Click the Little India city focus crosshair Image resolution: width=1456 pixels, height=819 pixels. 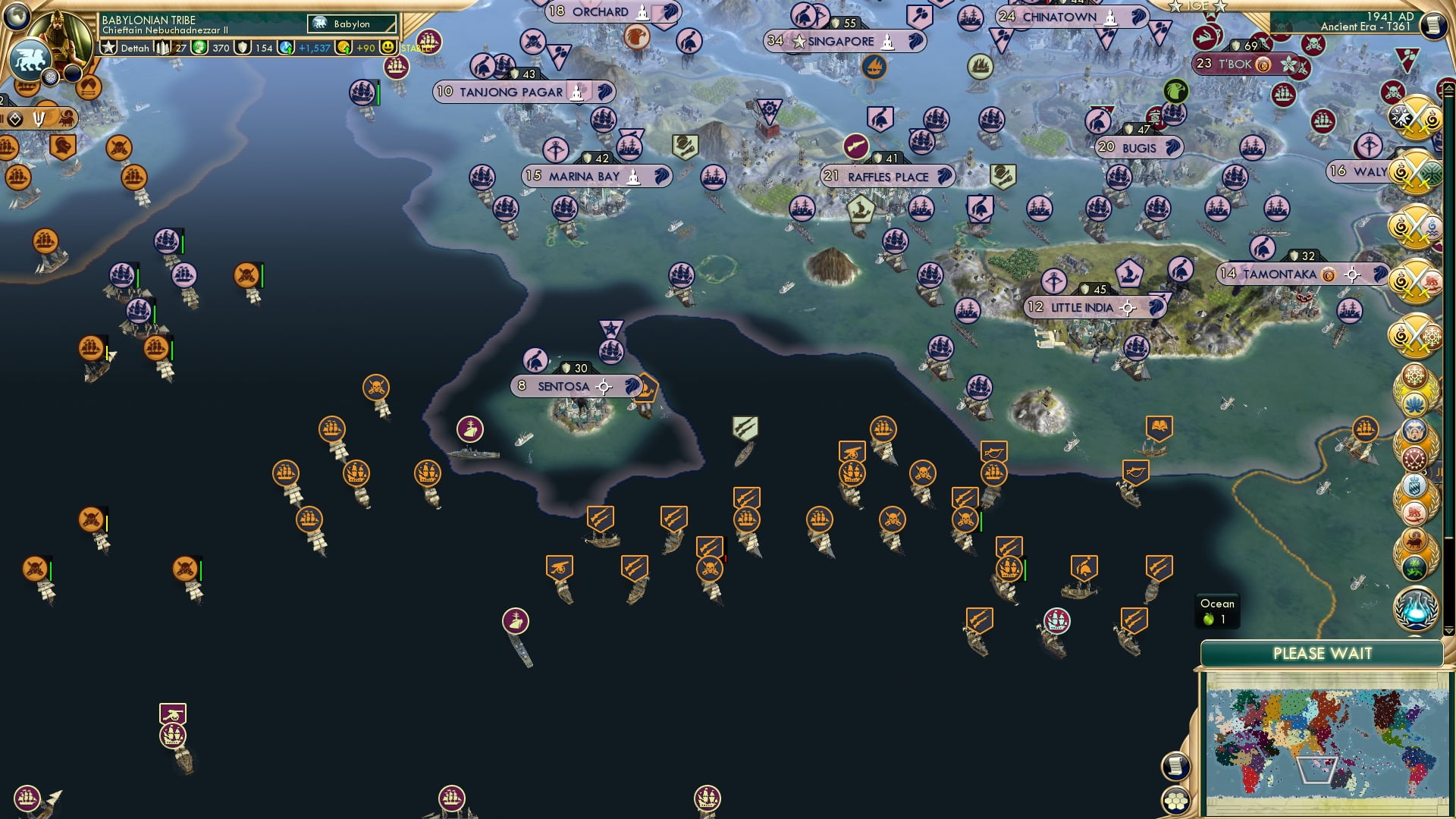pos(1129,308)
